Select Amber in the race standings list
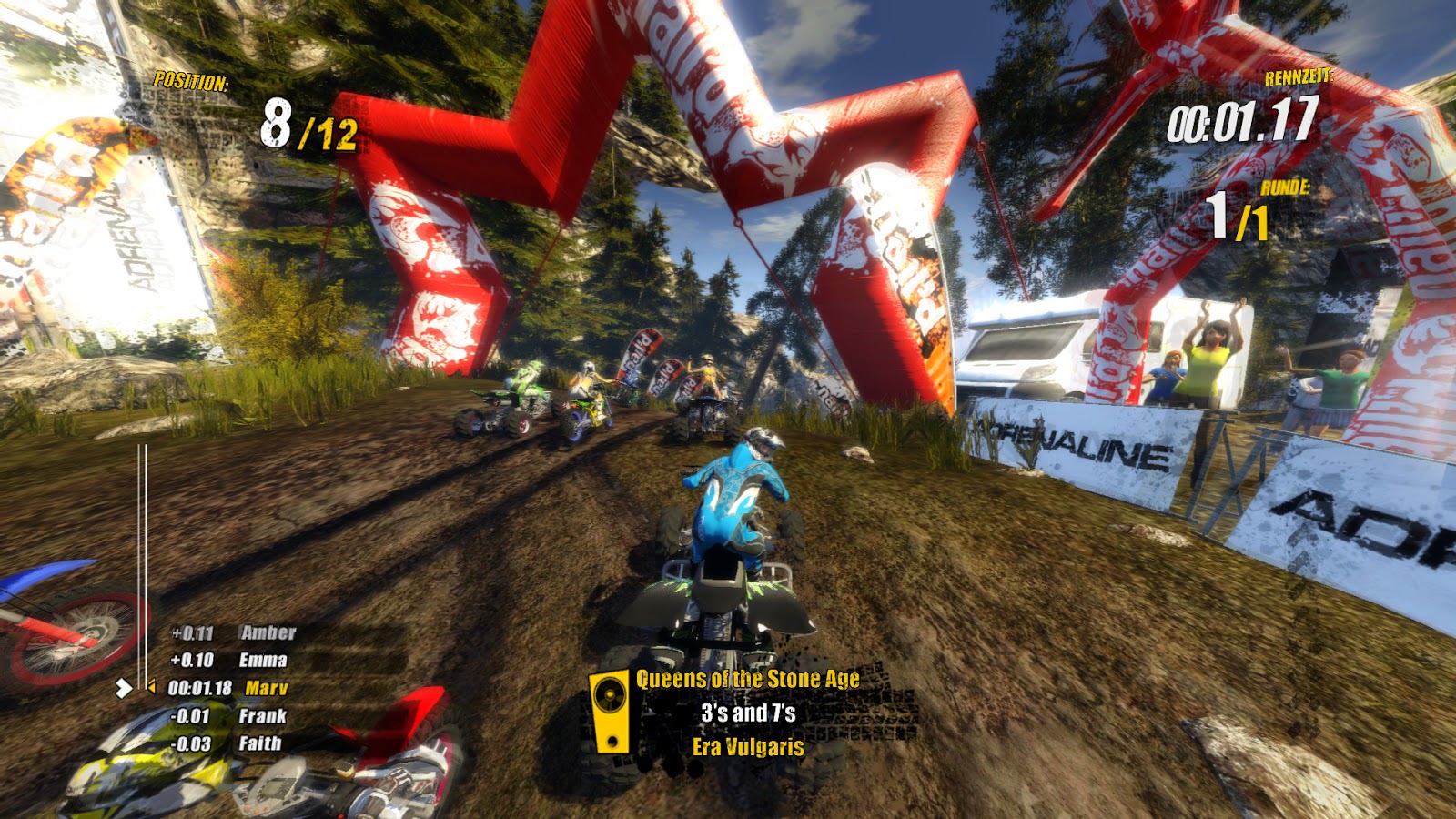The height and width of the screenshot is (819, 1456). point(268,632)
